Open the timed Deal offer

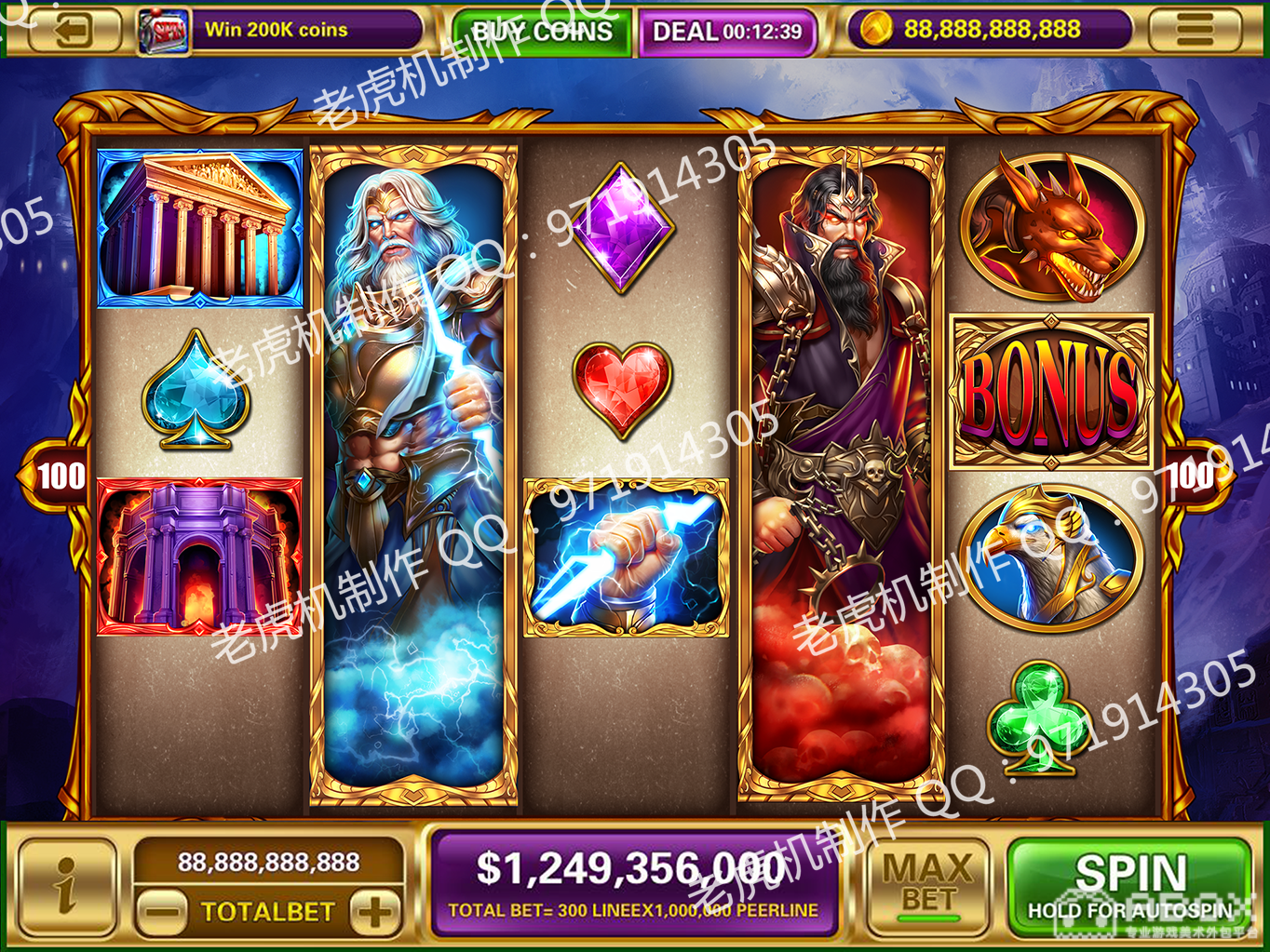point(727,32)
